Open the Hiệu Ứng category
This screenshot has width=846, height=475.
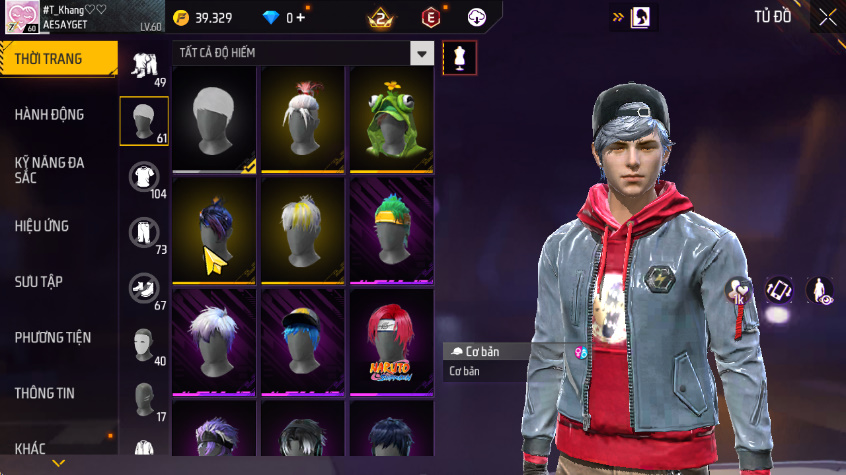tap(43, 226)
